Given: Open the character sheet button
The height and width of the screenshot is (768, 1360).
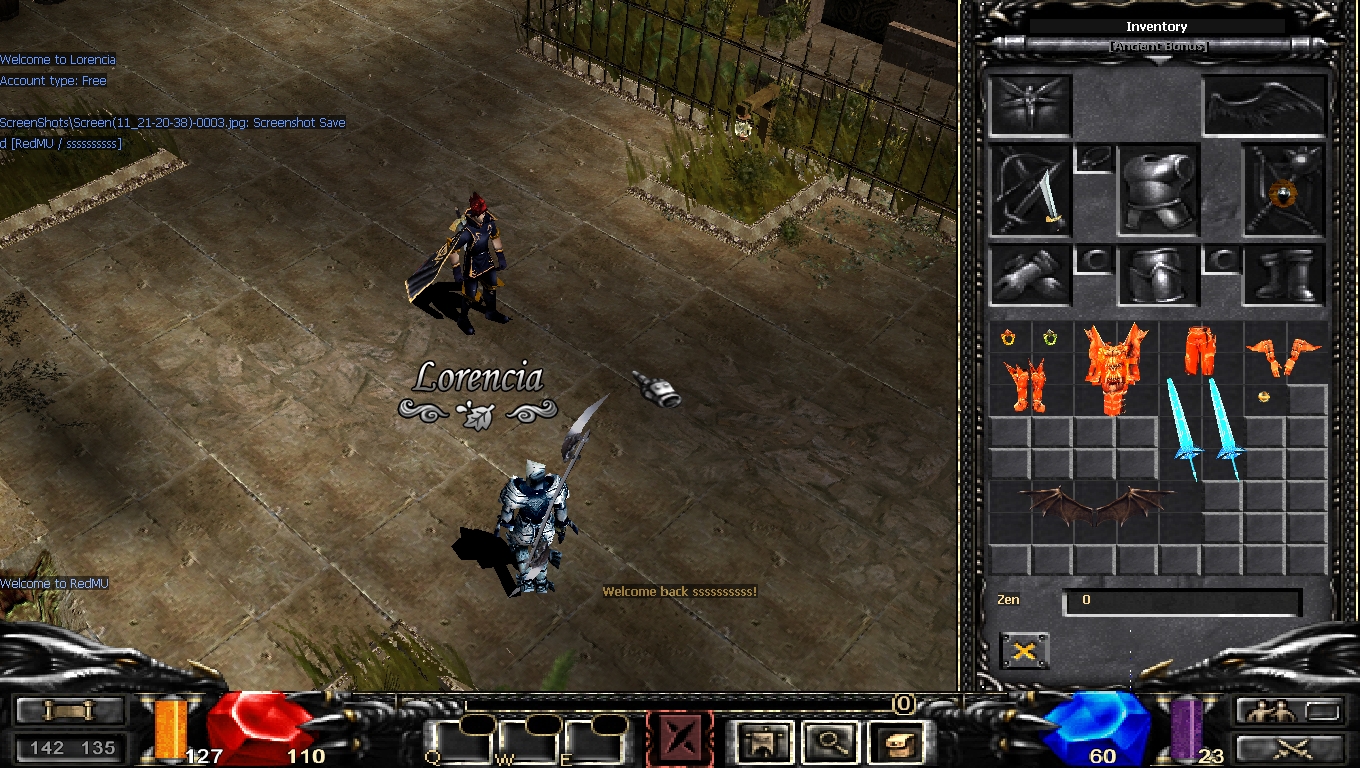Looking at the screenshot, I should click(765, 742).
